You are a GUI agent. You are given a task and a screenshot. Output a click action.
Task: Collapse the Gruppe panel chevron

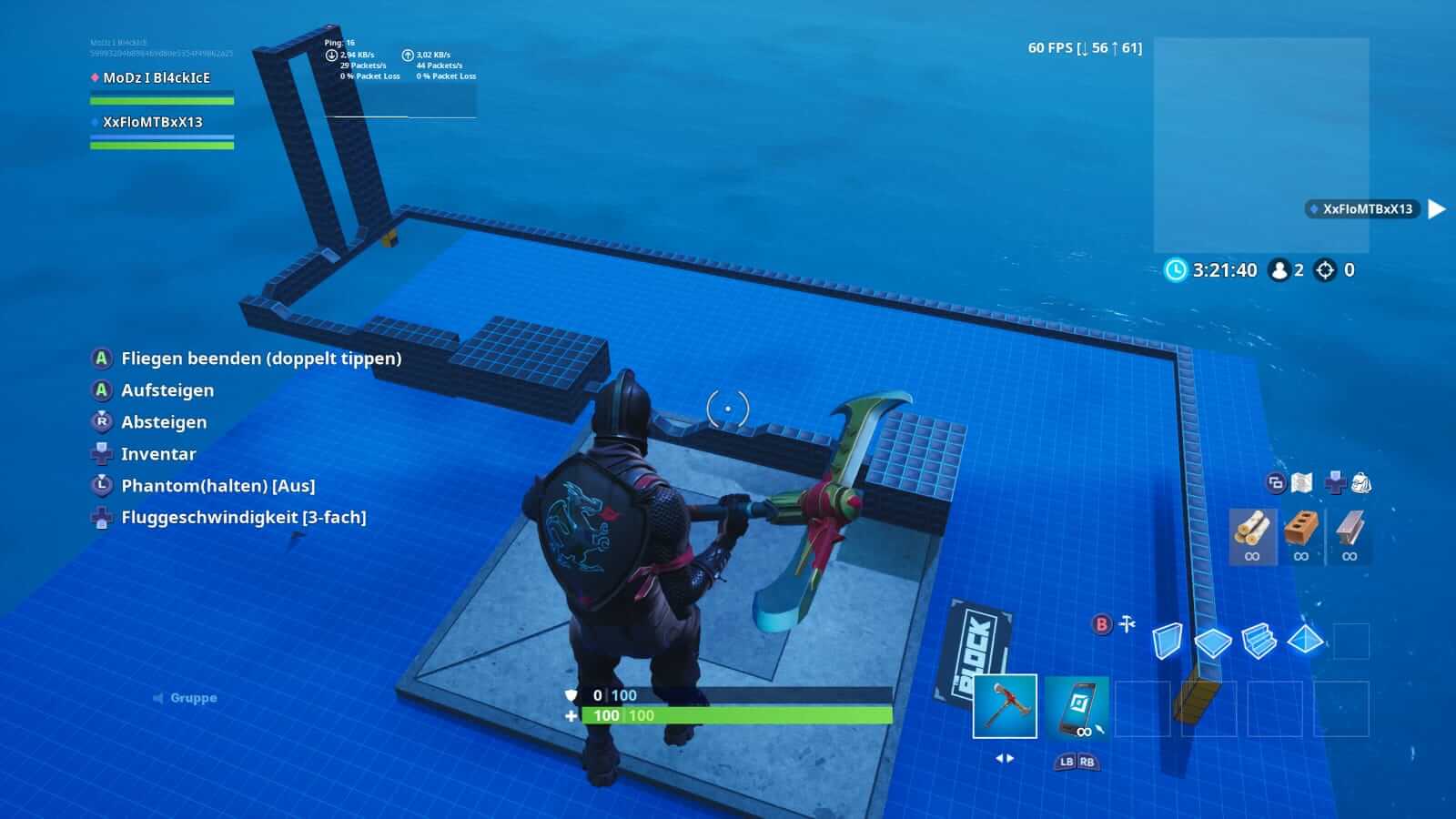(157, 697)
